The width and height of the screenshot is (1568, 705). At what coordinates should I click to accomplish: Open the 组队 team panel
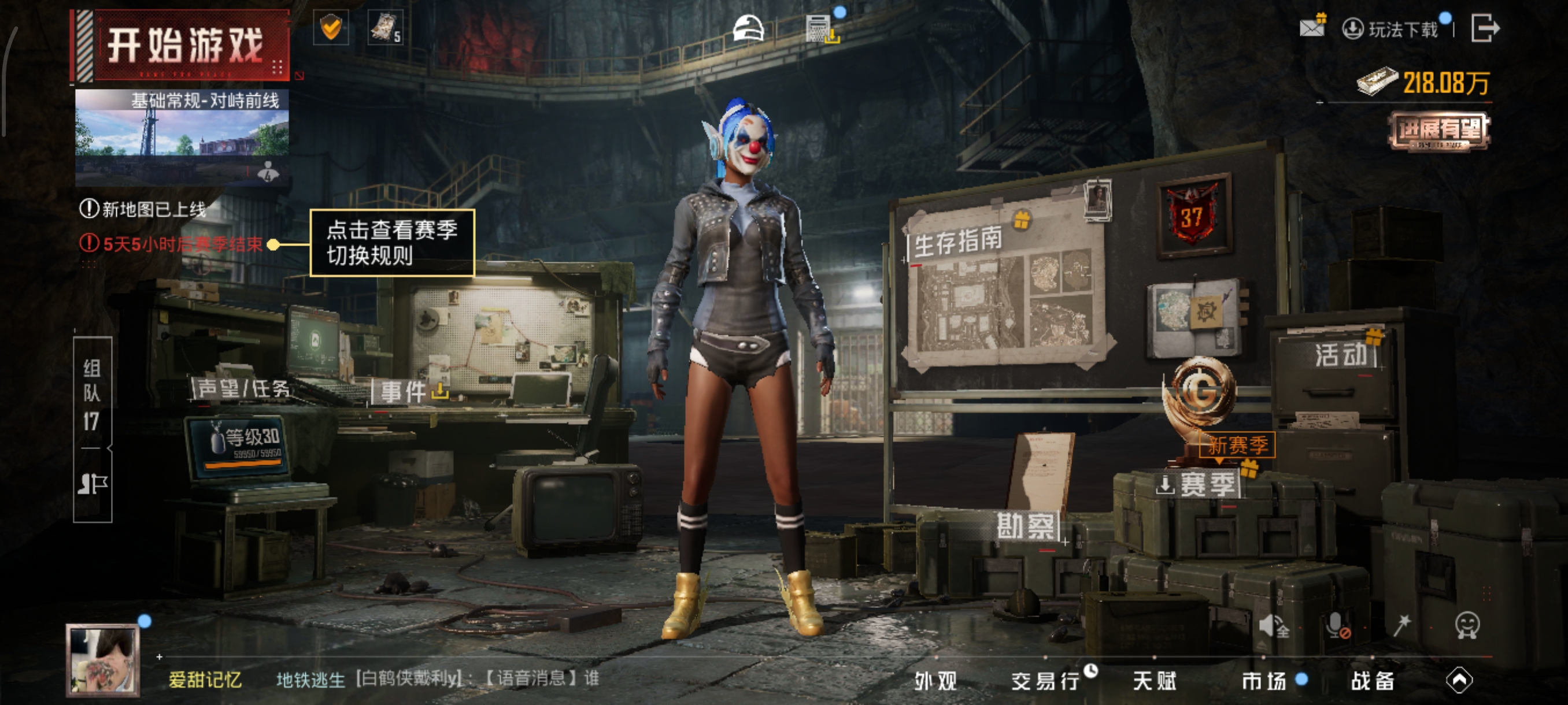point(92,393)
